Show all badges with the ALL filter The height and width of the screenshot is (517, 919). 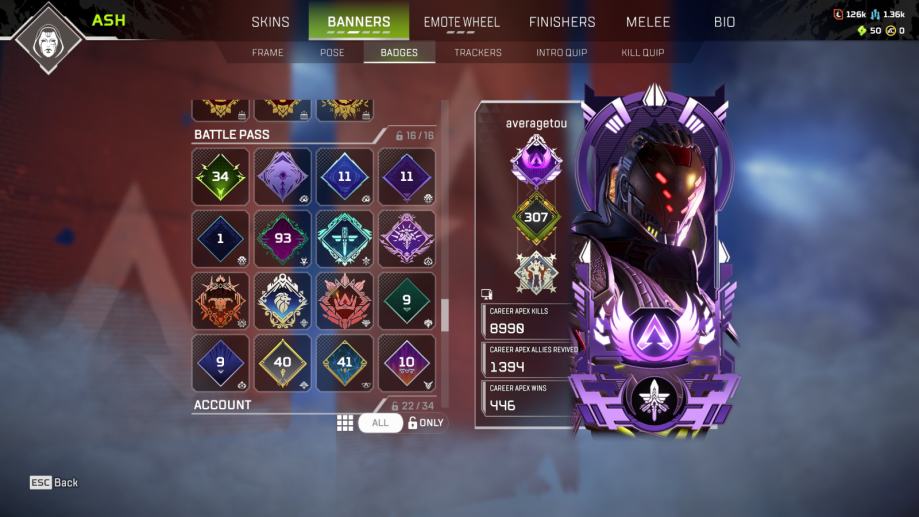pos(380,423)
